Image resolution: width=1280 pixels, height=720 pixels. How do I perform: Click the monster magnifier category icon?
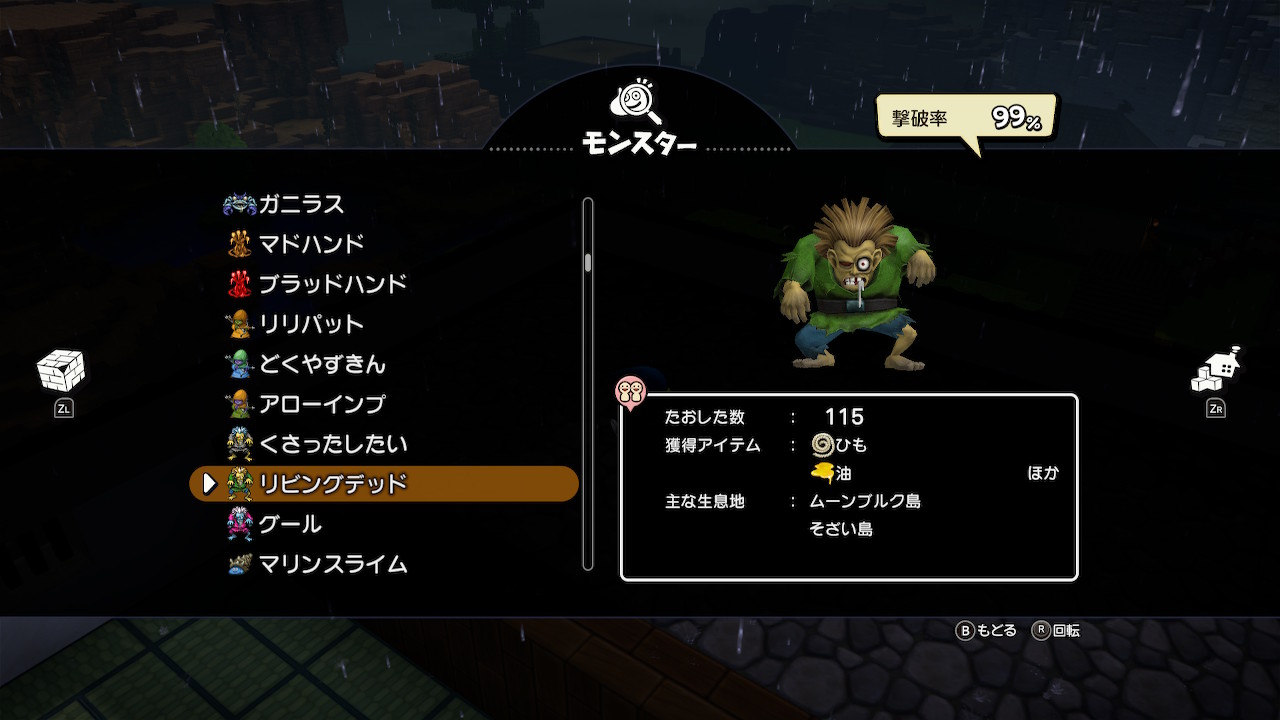coord(637,102)
